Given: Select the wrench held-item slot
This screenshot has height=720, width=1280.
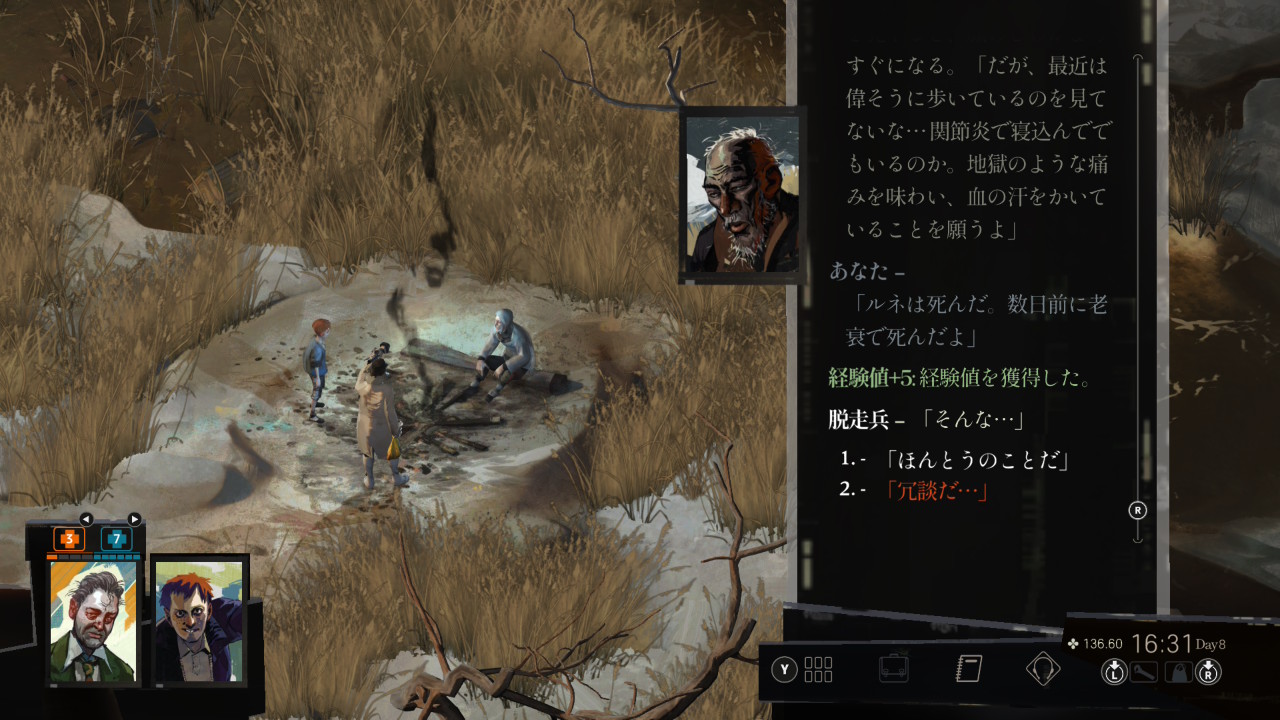Looking at the screenshot, I should click(1144, 672).
